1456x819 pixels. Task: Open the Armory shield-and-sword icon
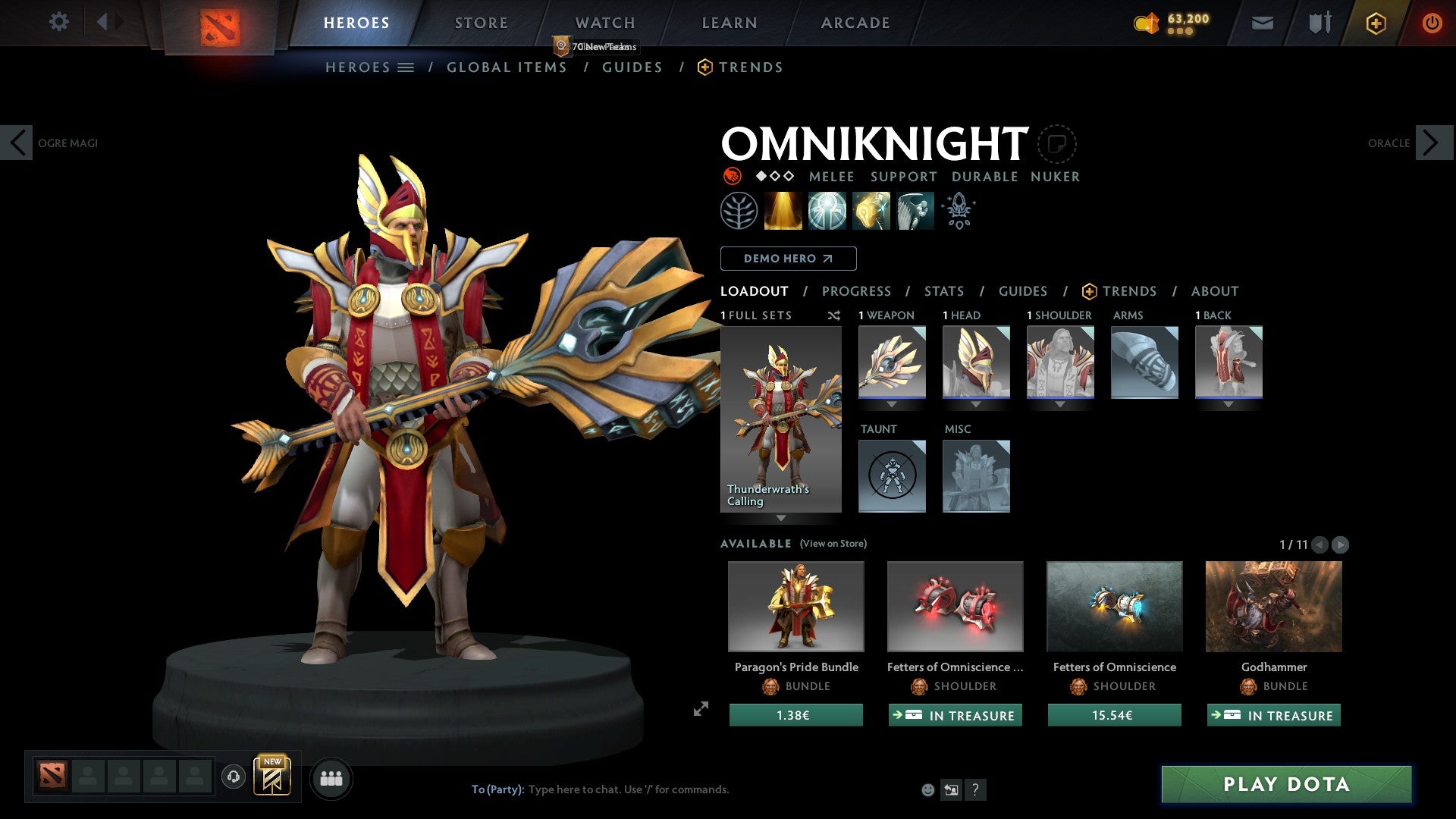tap(1319, 23)
